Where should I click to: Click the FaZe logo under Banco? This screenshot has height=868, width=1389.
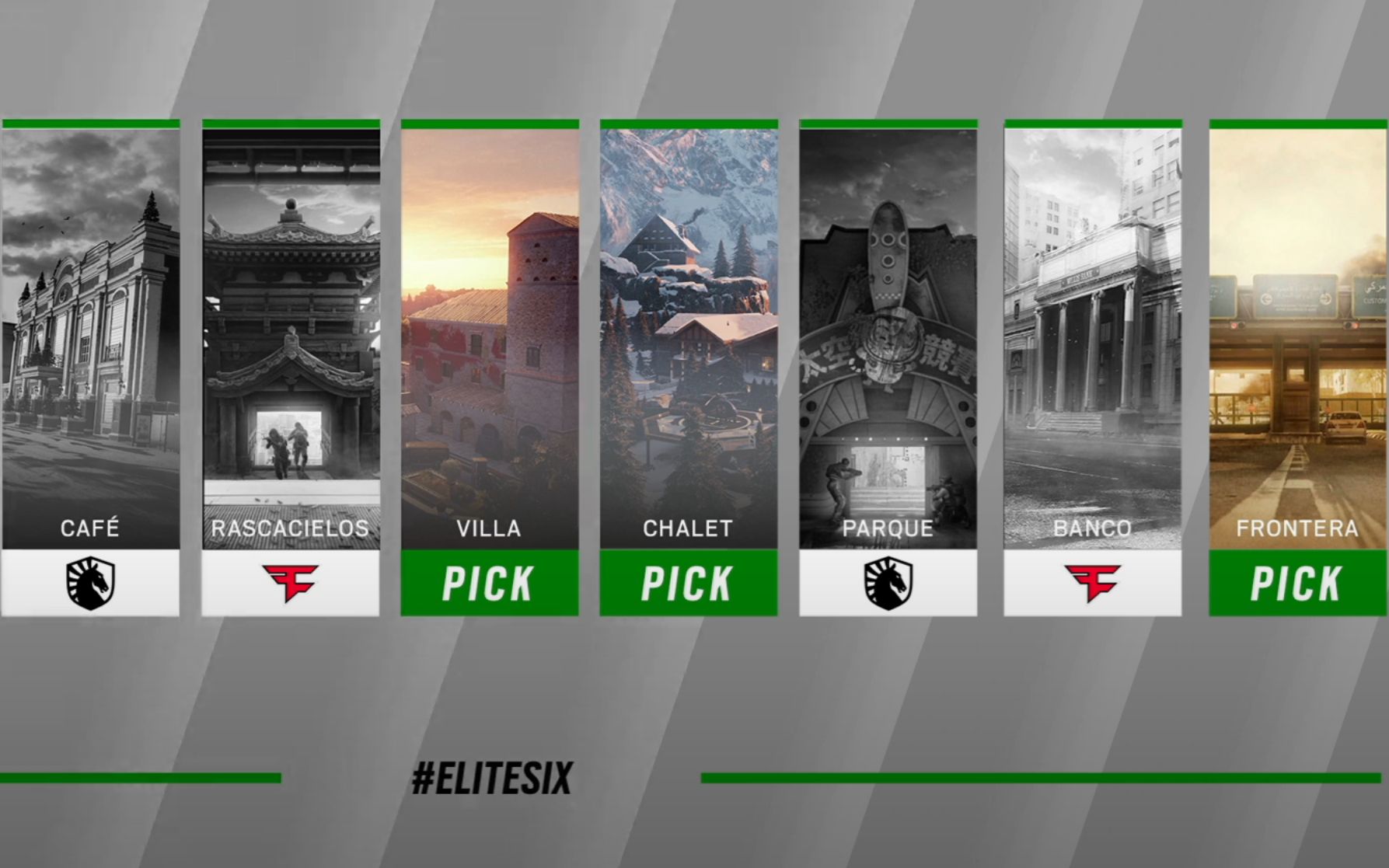click(x=1092, y=583)
